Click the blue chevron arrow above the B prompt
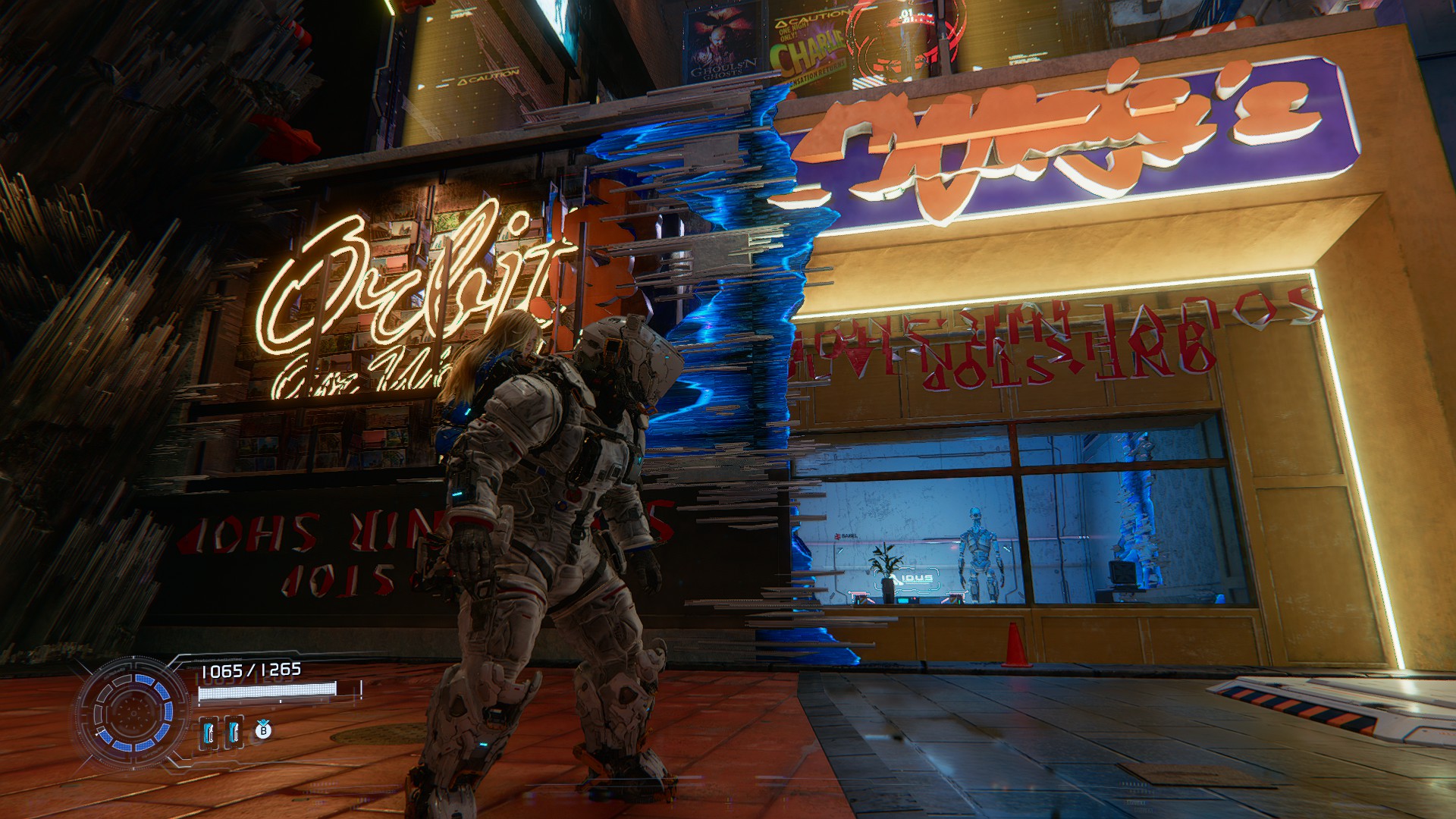The image size is (1456, 819). tap(263, 721)
